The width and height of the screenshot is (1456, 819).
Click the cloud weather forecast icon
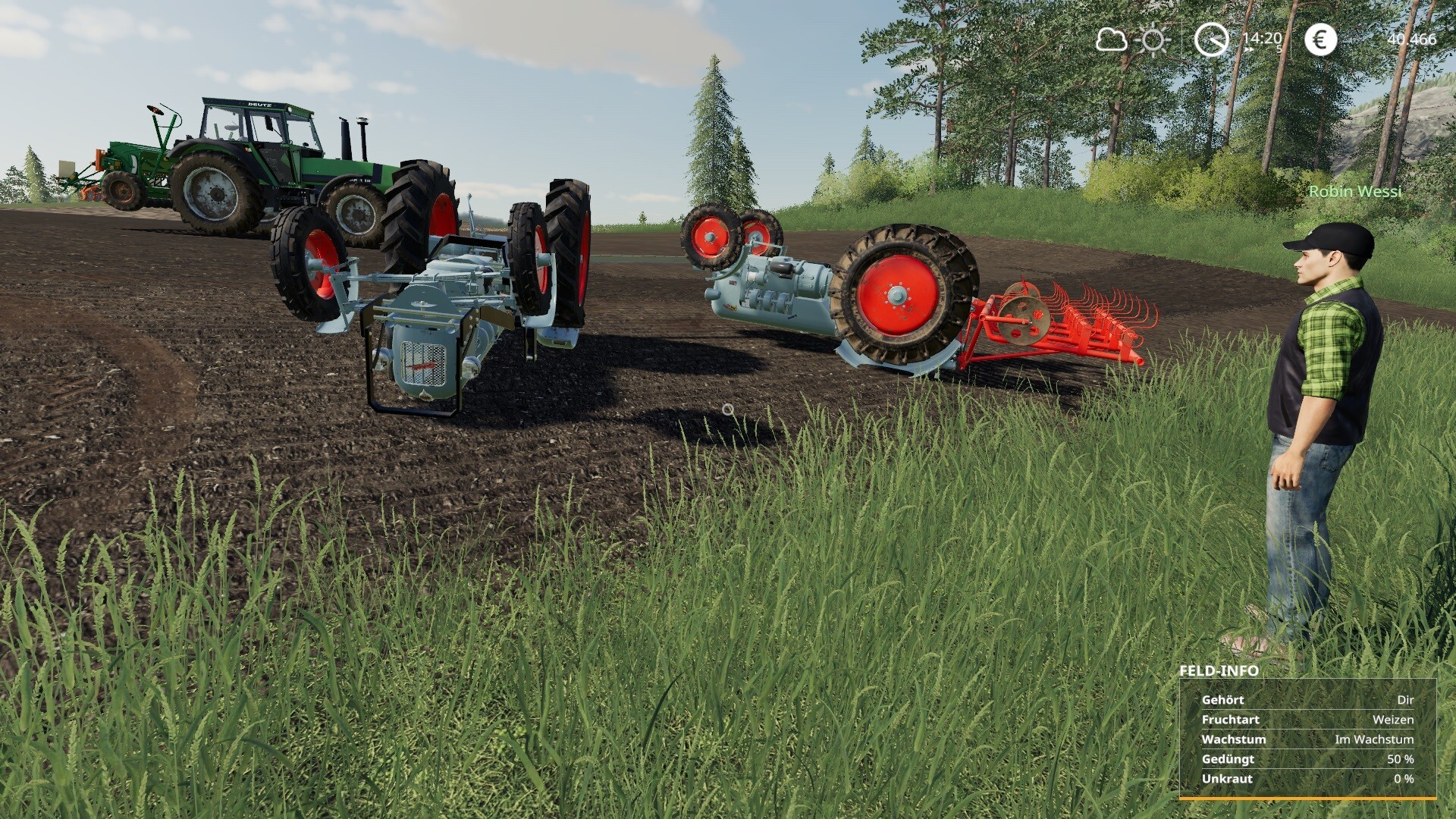tap(1111, 39)
